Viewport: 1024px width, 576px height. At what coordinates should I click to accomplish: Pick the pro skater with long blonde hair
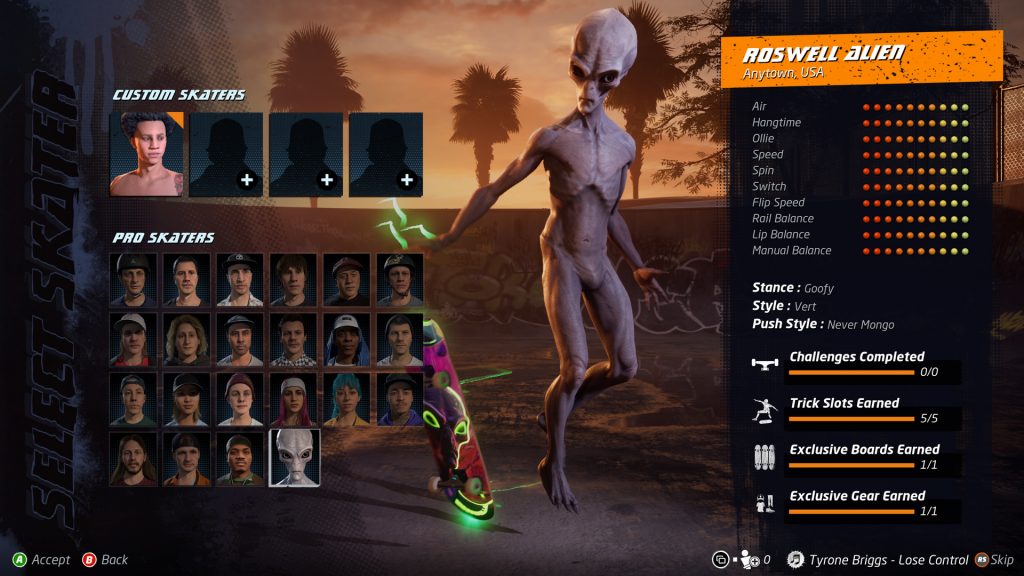coord(189,339)
